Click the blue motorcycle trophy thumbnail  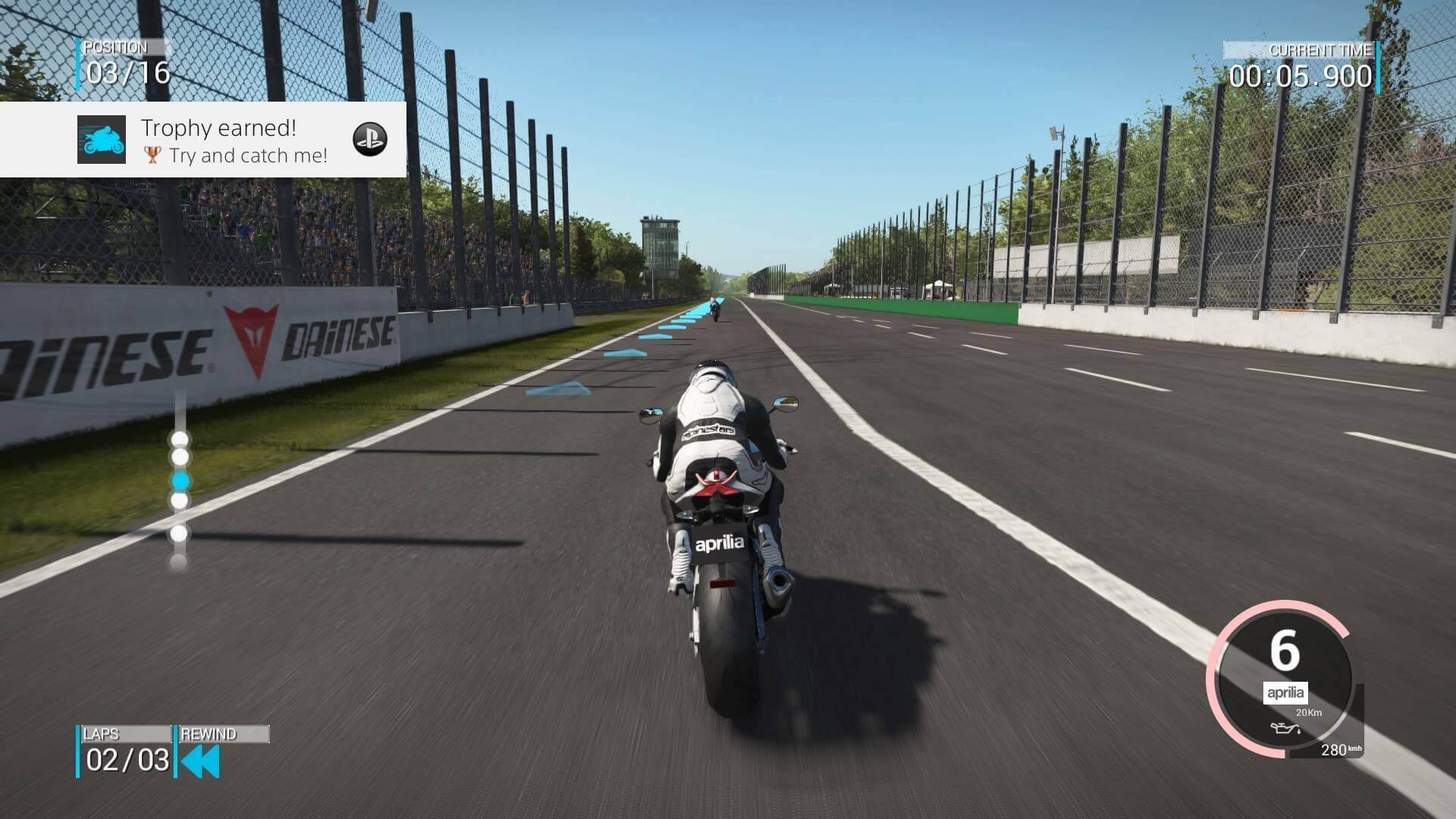[x=102, y=140]
